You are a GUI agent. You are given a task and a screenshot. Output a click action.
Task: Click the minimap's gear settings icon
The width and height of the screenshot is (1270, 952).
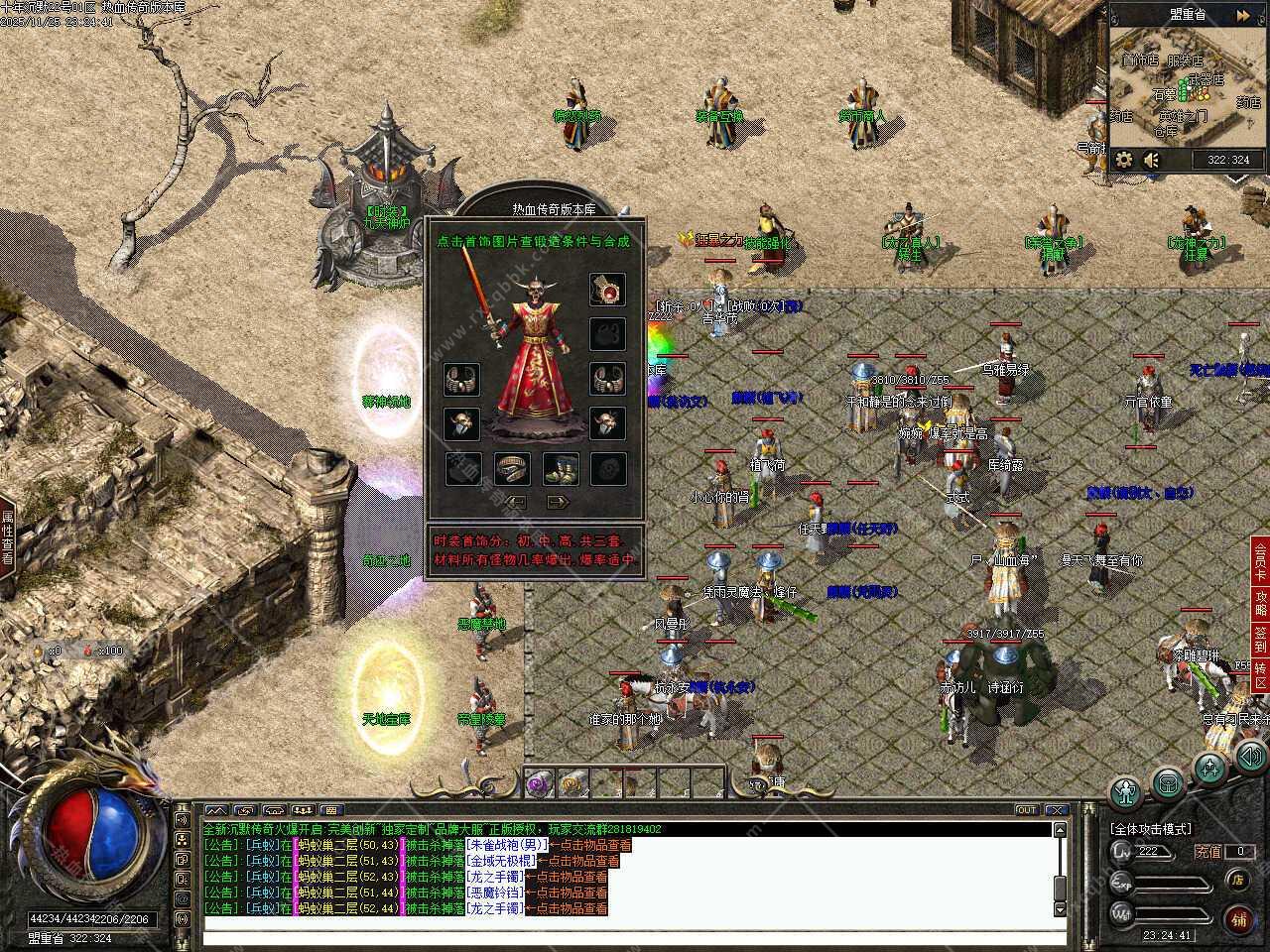tap(1124, 159)
